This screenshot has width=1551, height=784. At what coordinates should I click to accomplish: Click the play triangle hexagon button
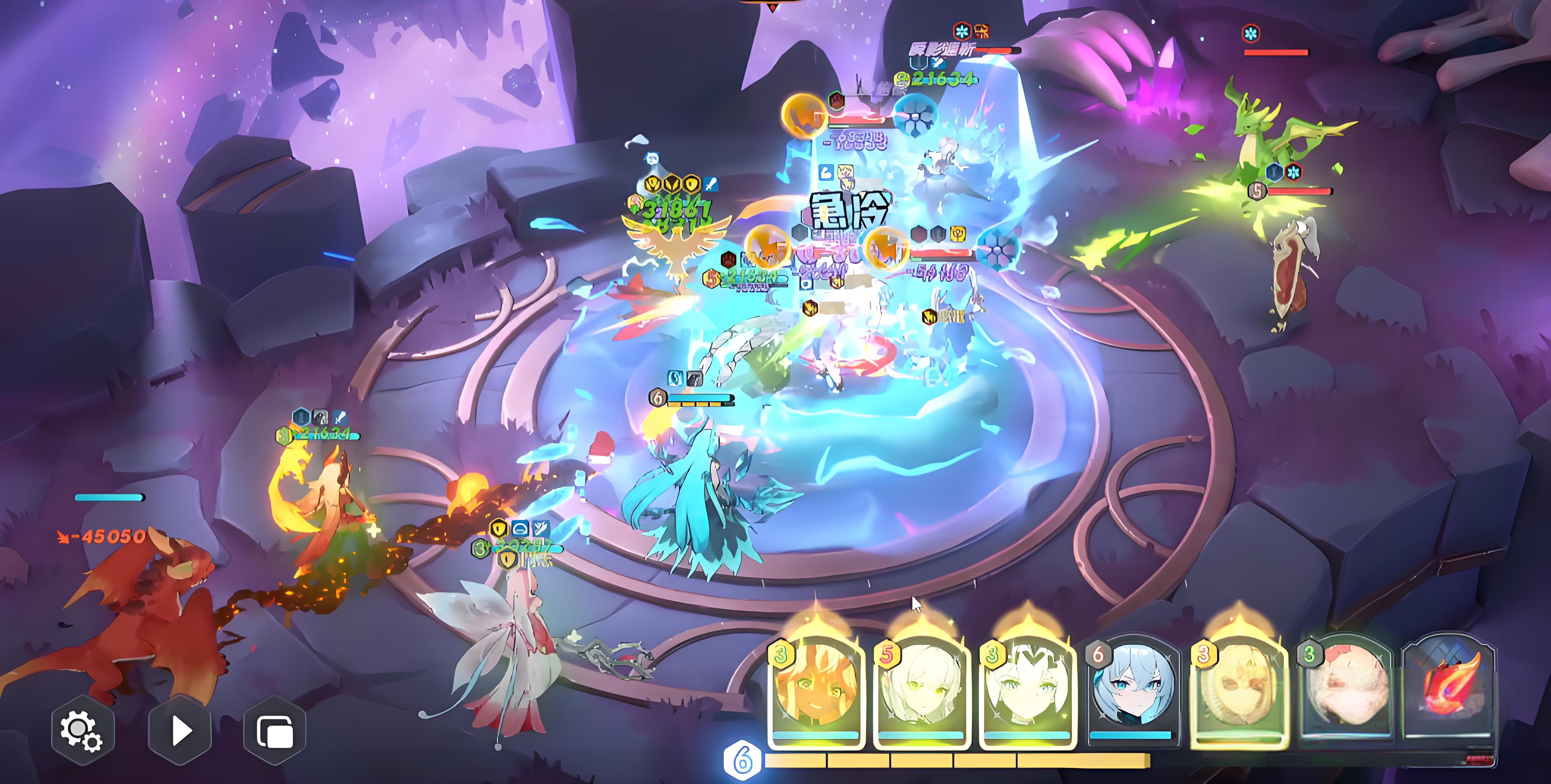(180, 731)
